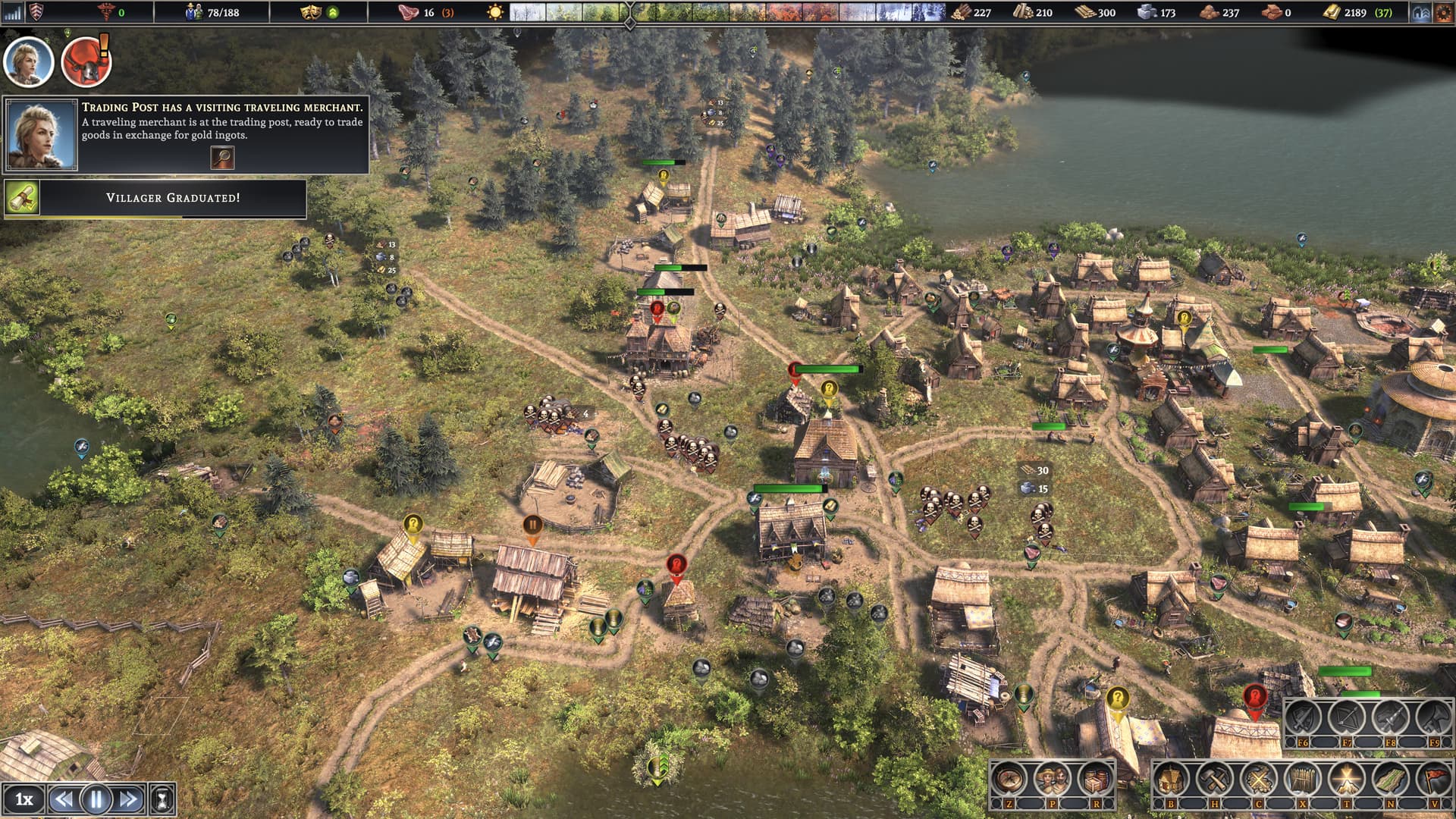Select the glowing tent rally tool

(1346, 779)
